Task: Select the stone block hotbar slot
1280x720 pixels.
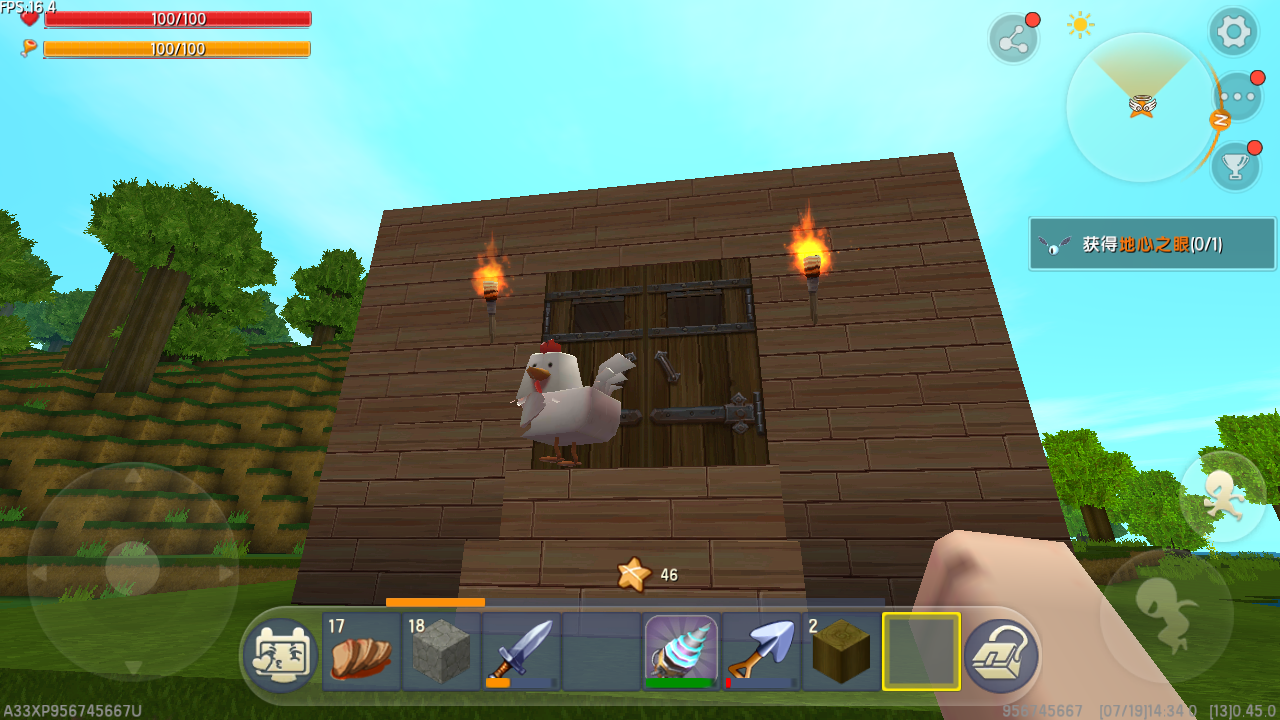Action: (441, 652)
